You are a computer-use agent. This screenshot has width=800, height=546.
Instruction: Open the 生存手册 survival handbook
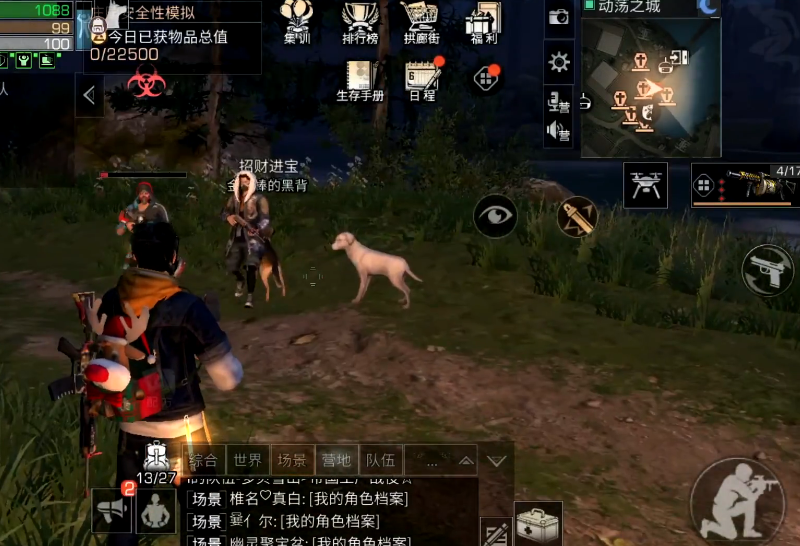point(360,80)
